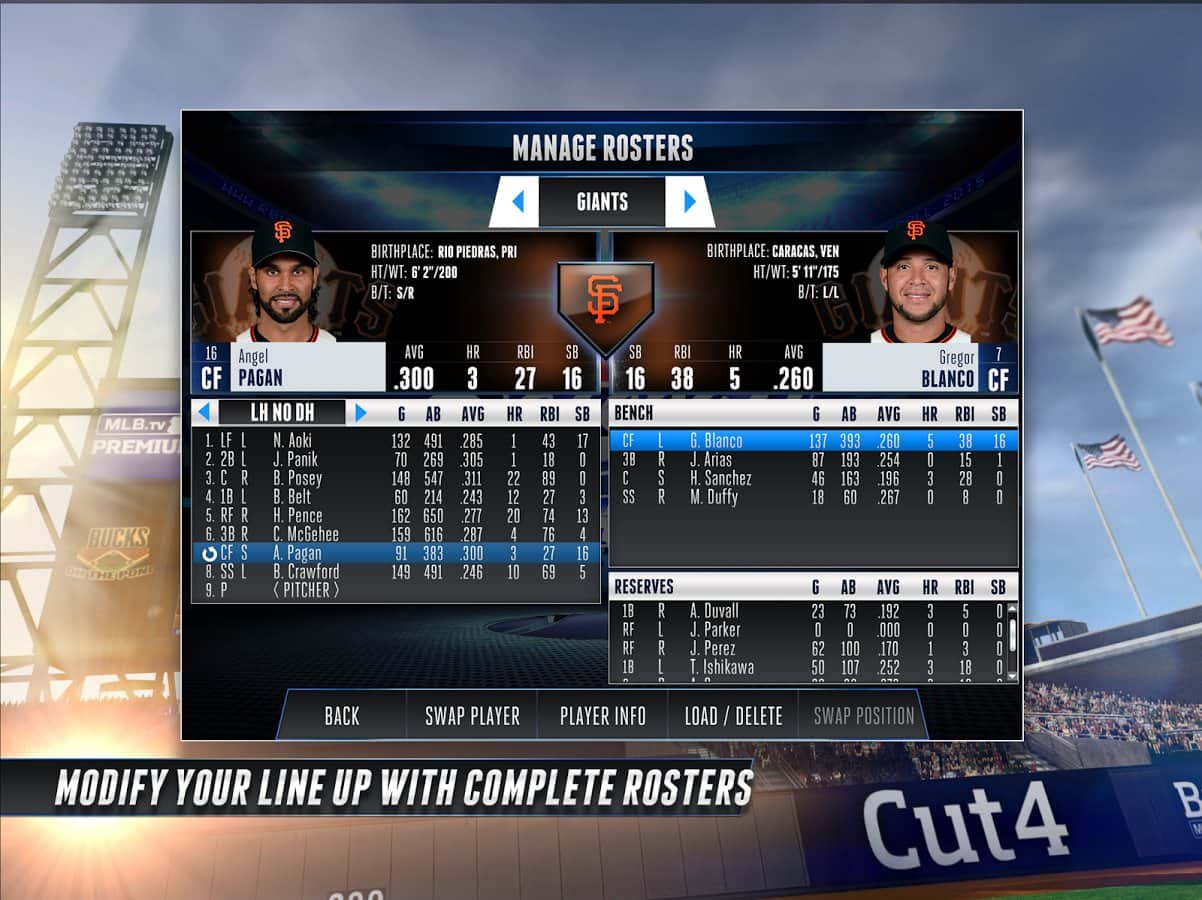
Task: Pick H. Pence from the lineup
Action: pos(396,516)
